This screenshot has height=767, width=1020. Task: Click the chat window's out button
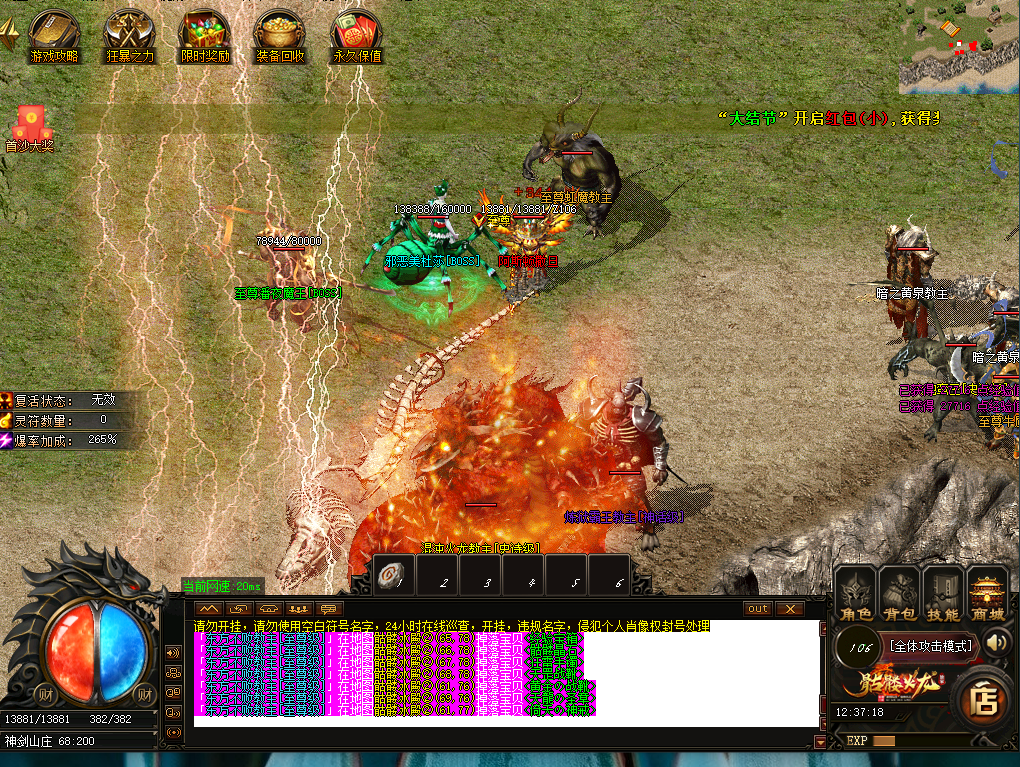[x=758, y=609]
